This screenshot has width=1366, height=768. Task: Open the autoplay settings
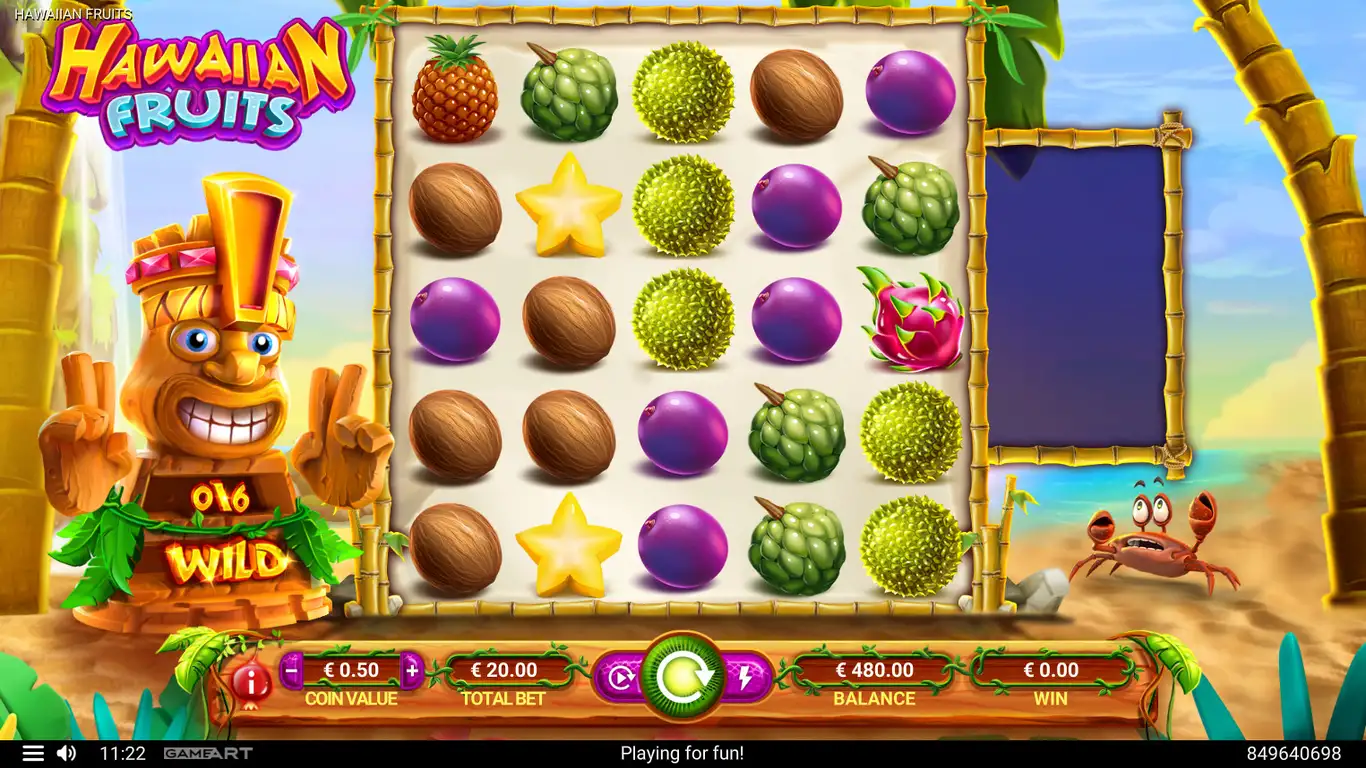621,678
